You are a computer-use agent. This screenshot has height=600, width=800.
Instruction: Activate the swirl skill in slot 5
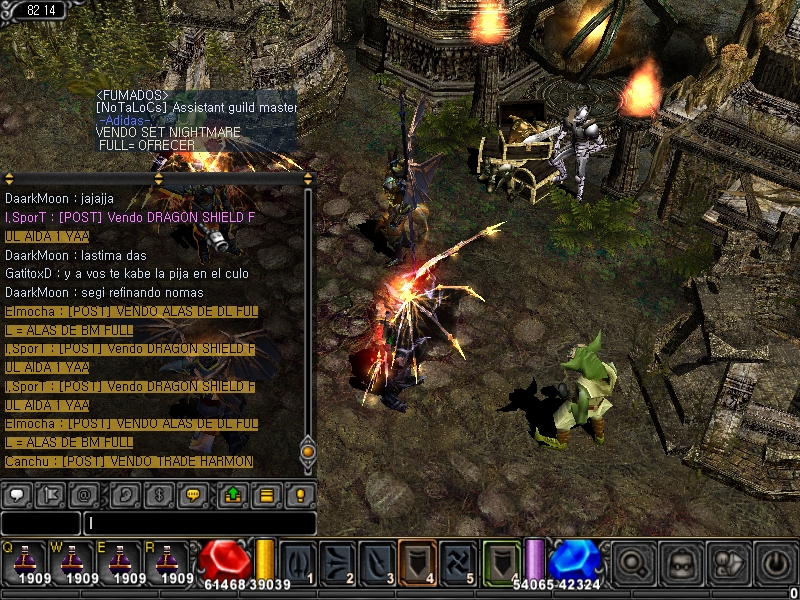coord(457,562)
